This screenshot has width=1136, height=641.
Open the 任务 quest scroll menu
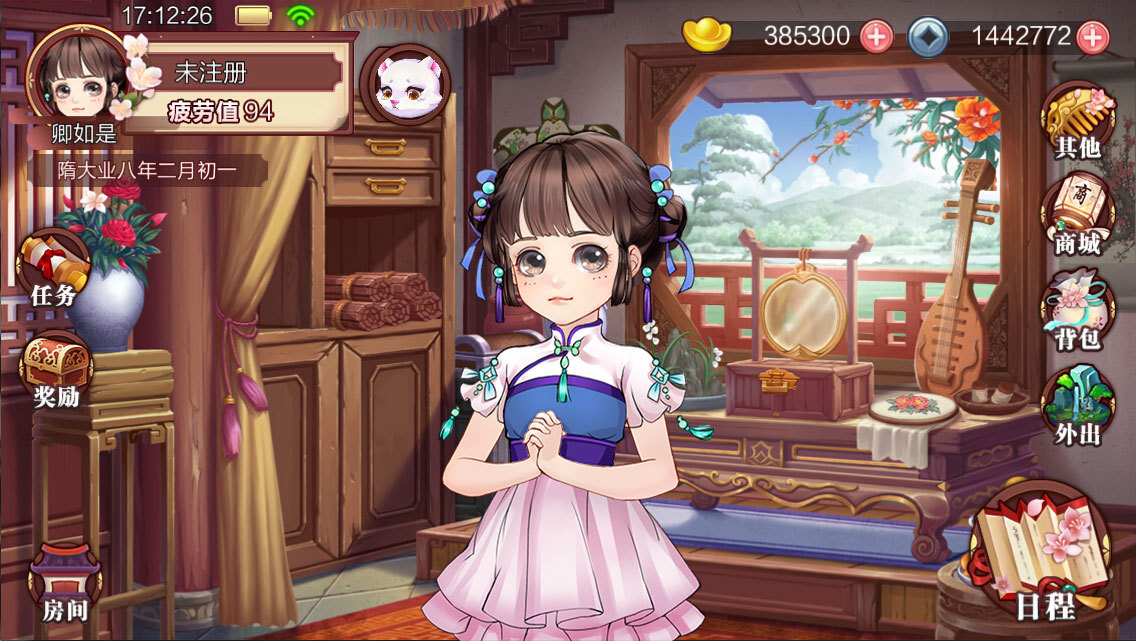pos(53,270)
